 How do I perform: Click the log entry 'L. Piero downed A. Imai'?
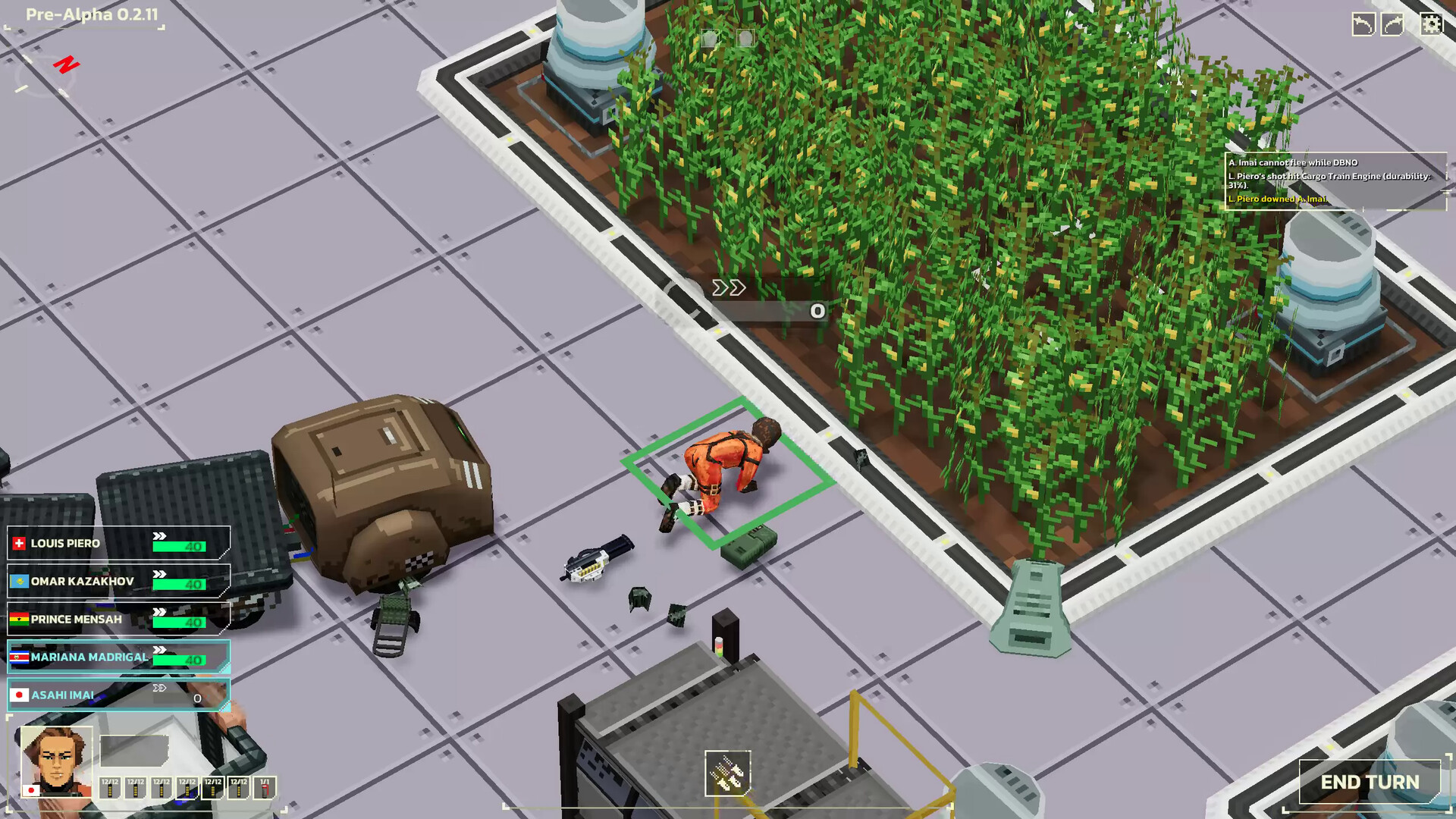pyautogui.click(x=1276, y=199)
